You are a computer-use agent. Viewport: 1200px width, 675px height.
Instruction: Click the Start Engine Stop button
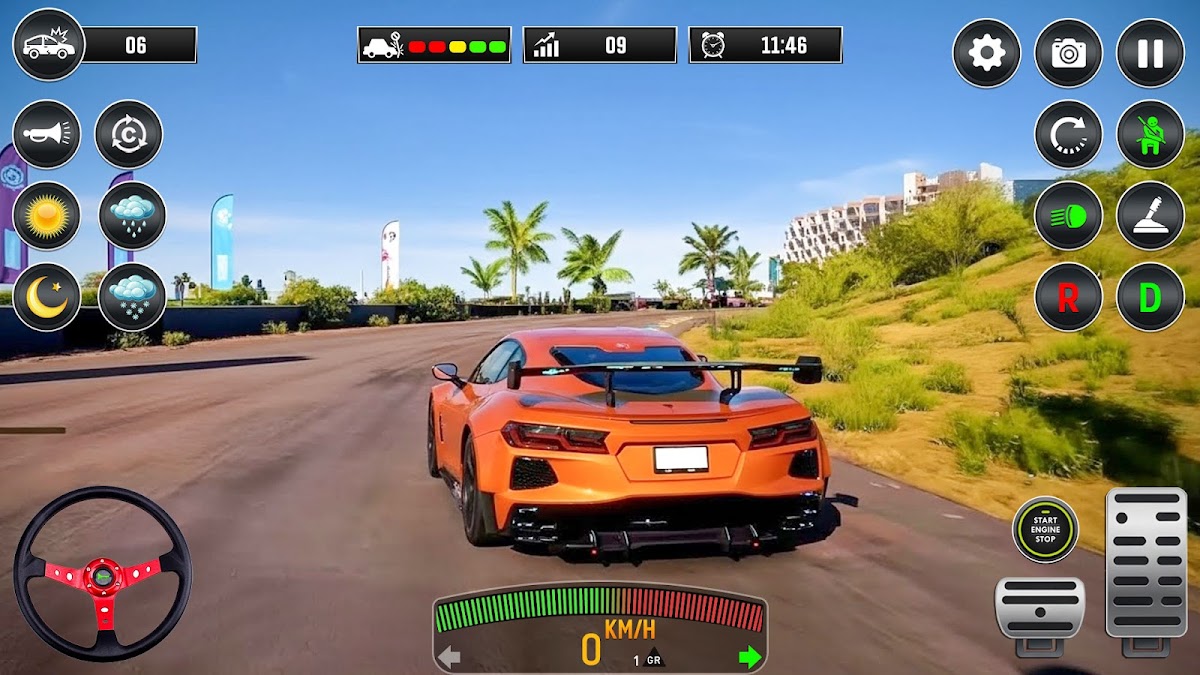click(1045, 530)
